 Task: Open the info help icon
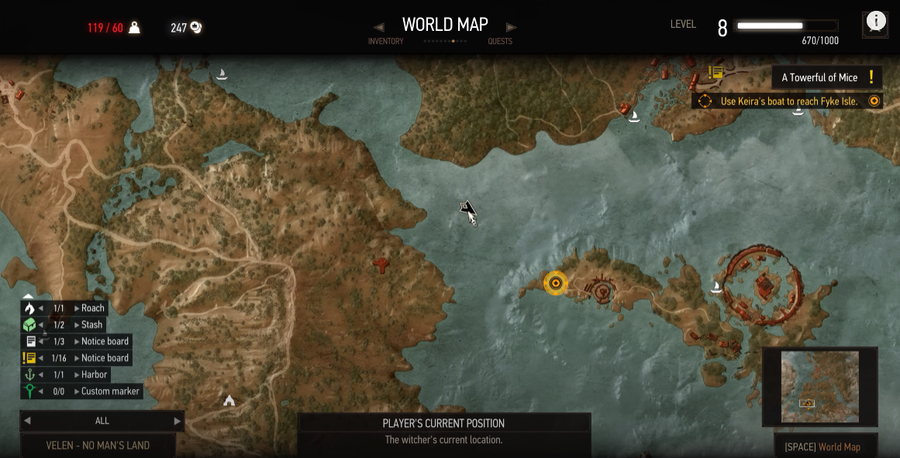click(x=876, y=22)
